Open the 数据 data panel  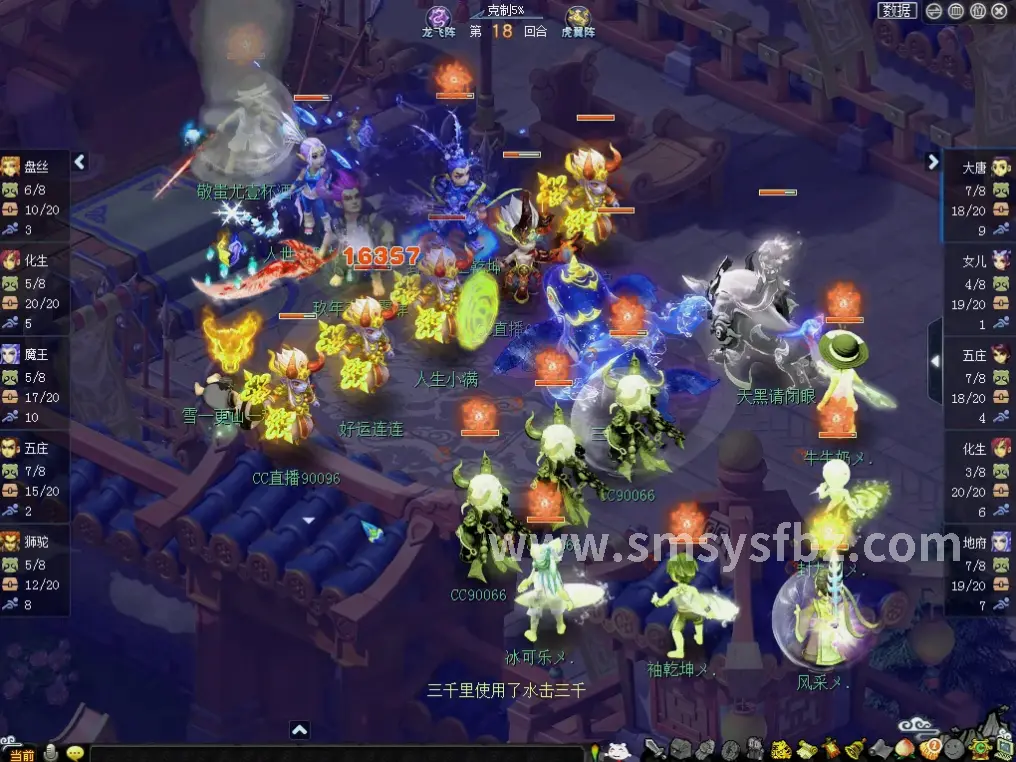click(x=897, y=11)
